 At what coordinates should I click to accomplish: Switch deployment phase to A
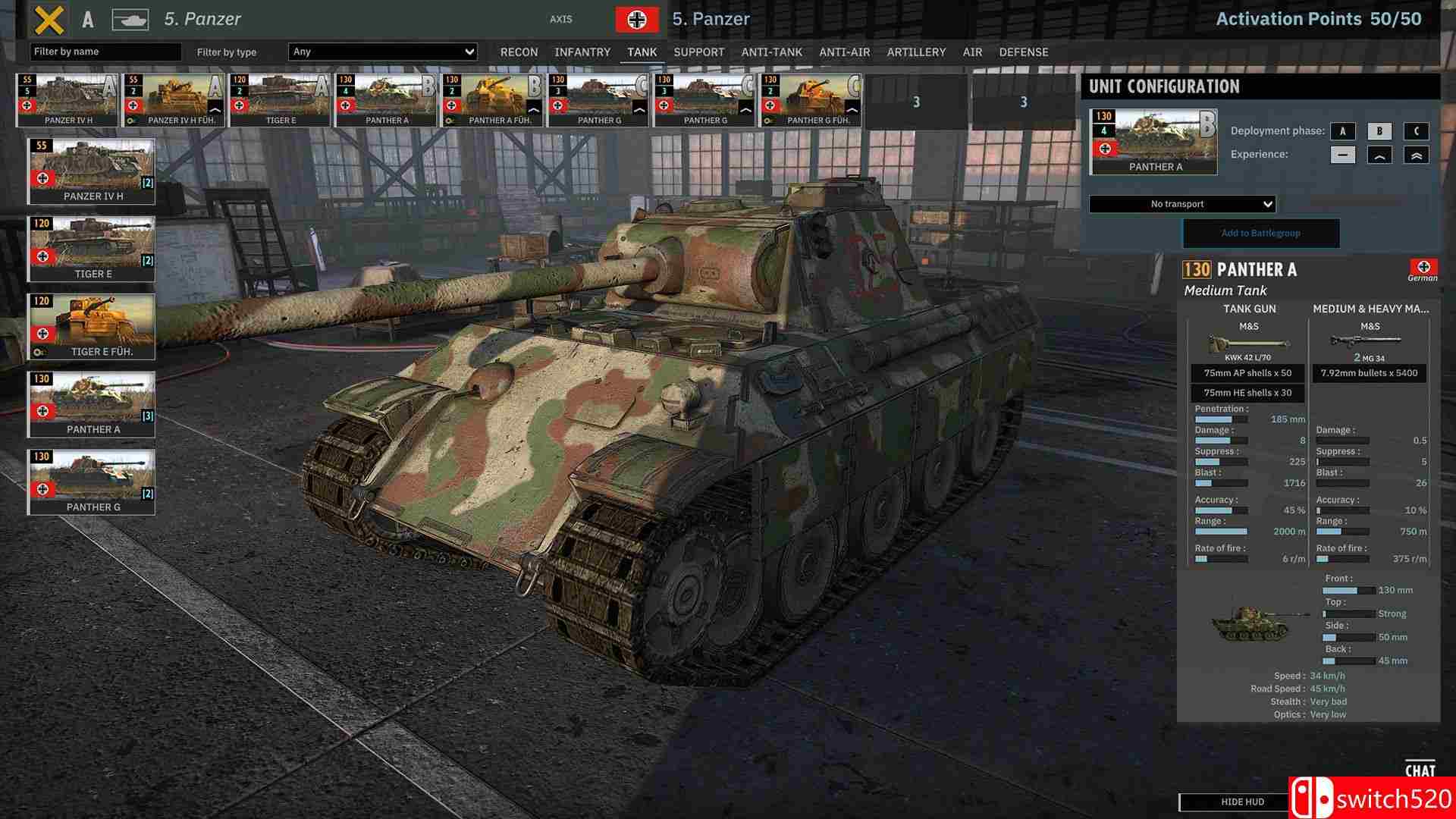pos(1342,130)
